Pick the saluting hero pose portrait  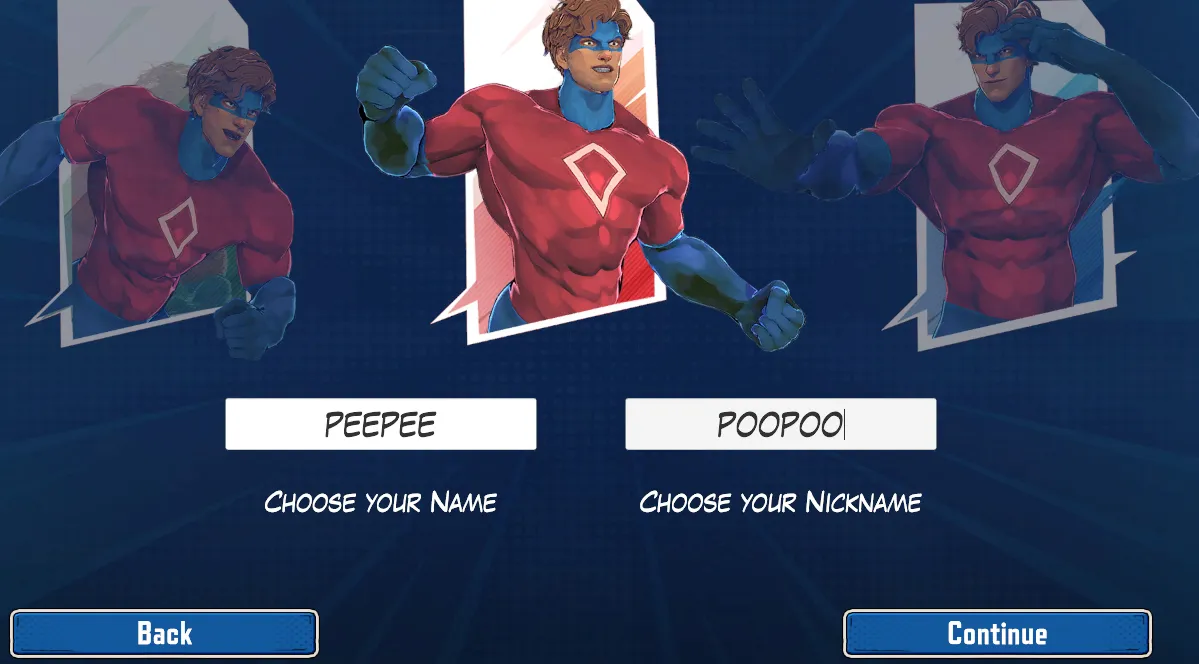tap(1010, 180)
